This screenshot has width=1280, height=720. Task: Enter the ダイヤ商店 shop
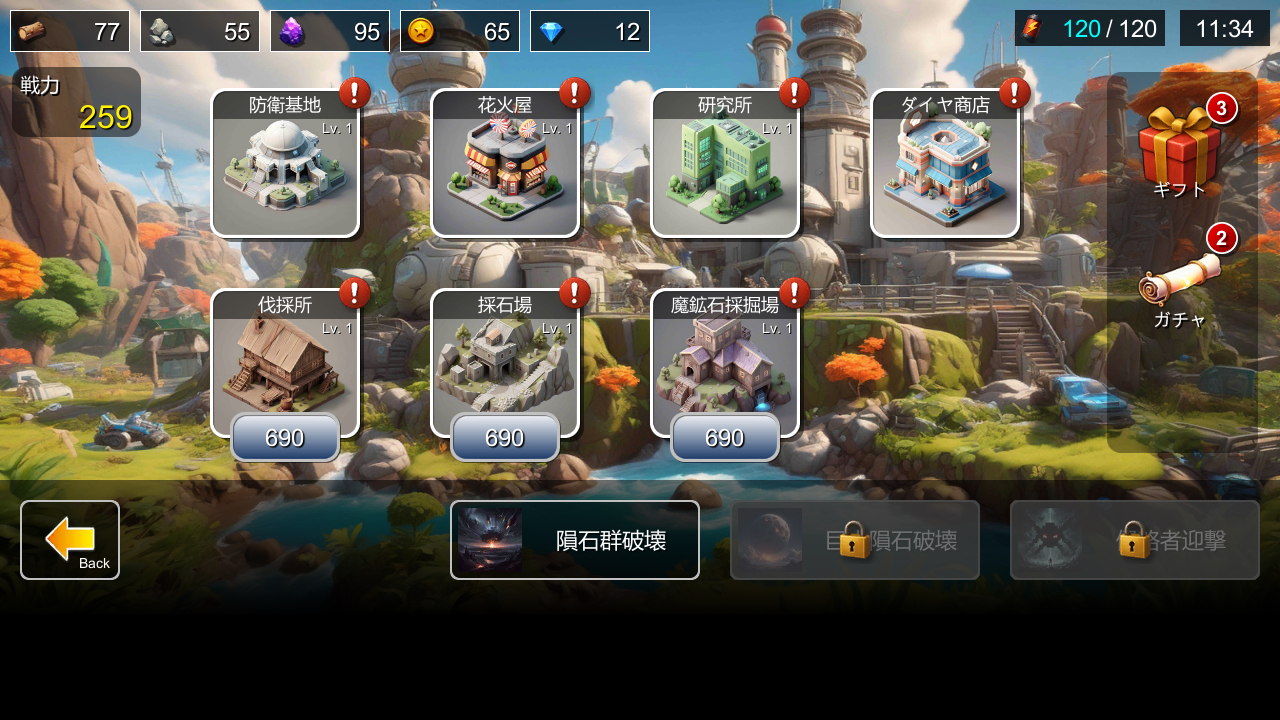tap(945, 165)
